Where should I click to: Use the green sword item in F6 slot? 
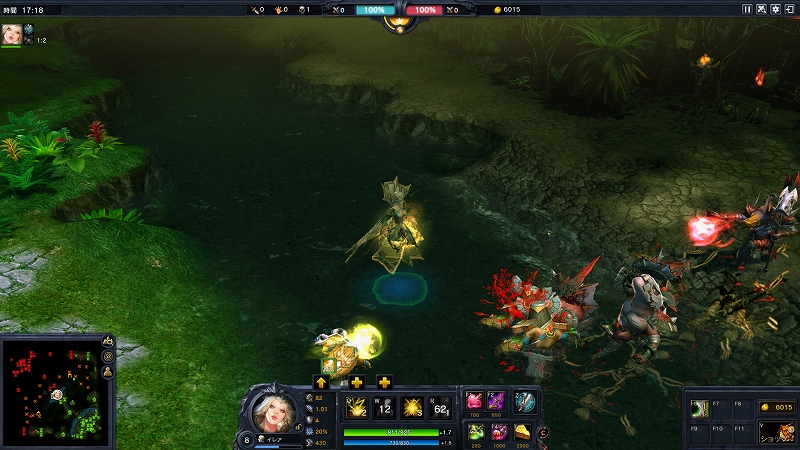[698, 409]
